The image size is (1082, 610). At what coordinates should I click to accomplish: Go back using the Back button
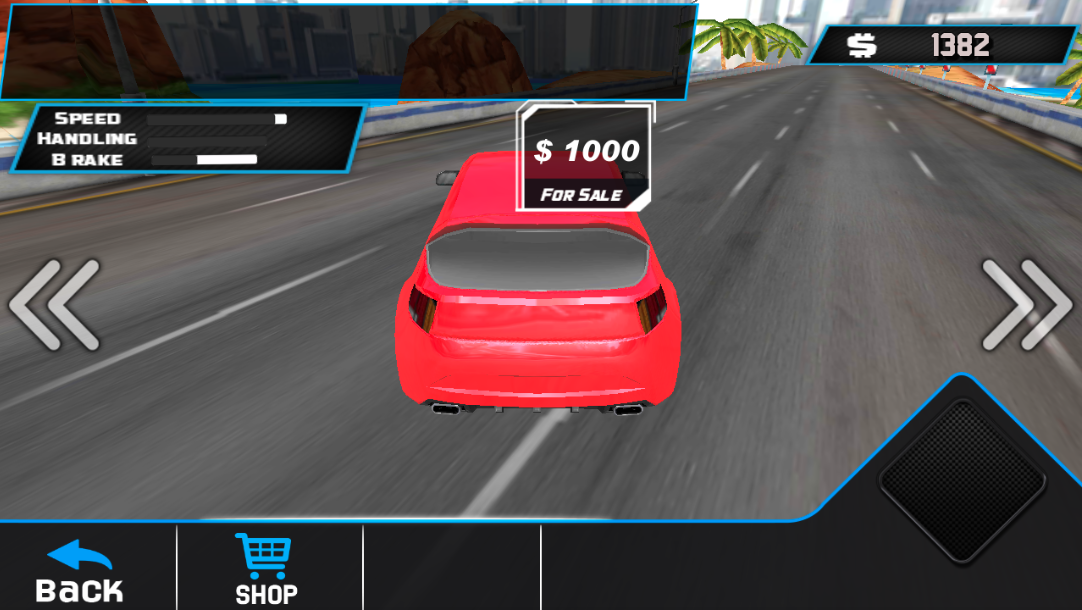pos(80,572)
